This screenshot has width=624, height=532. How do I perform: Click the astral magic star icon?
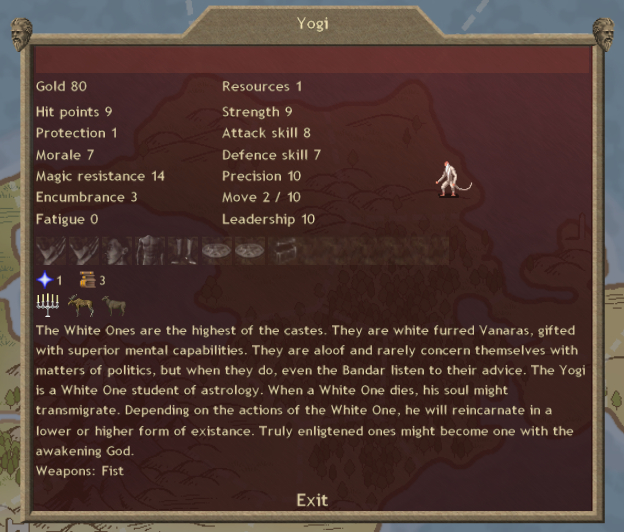(43, 280)
